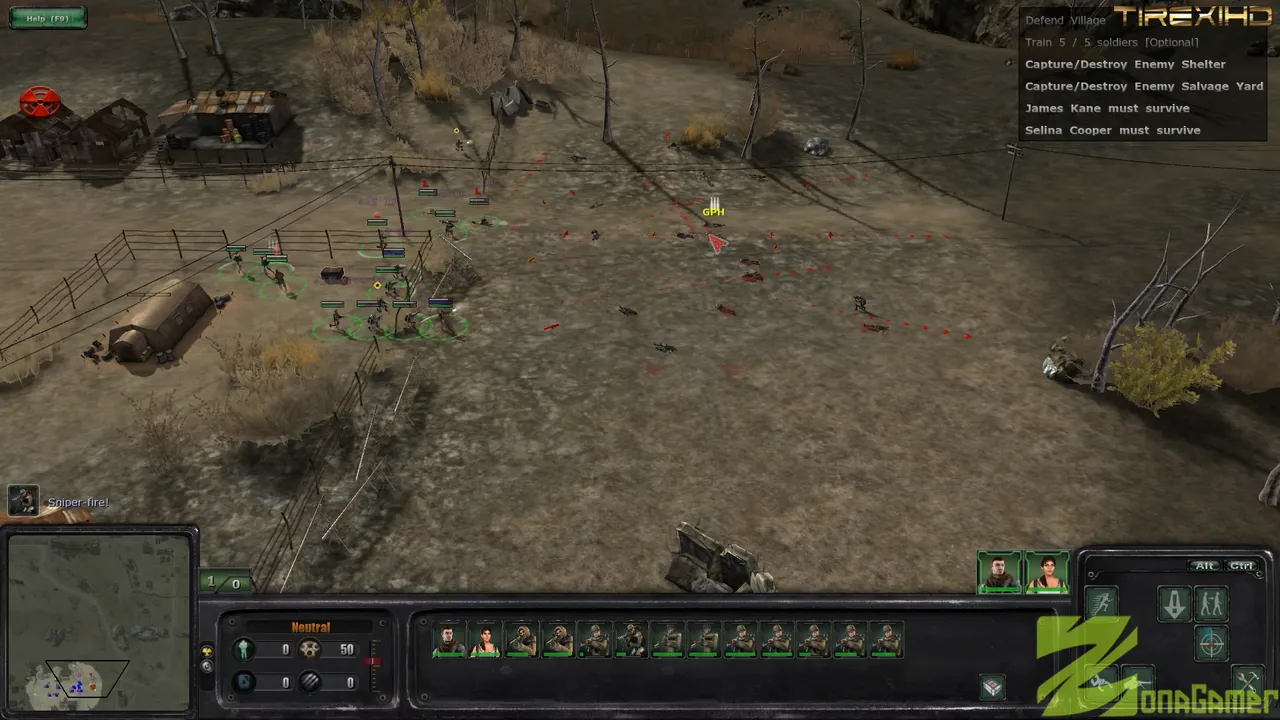The image size is (1280, 720).
Task: Click the supply crate icon
Action: coord(992,686)
